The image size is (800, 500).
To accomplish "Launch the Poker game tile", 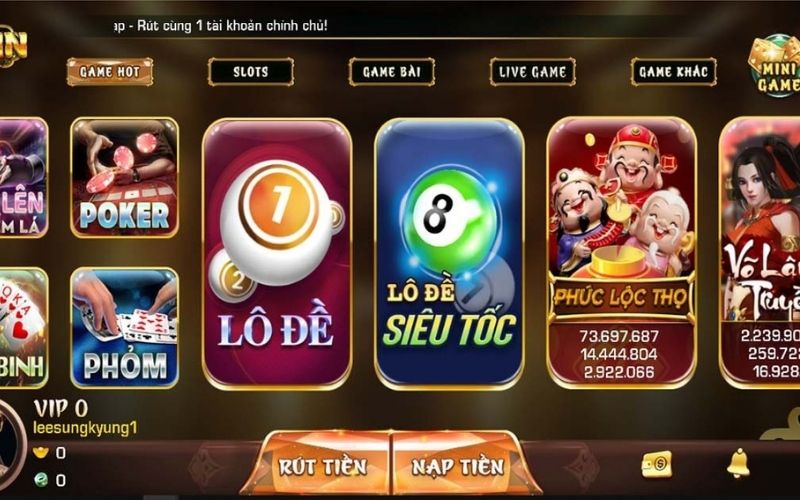I will tap(124, 178).
